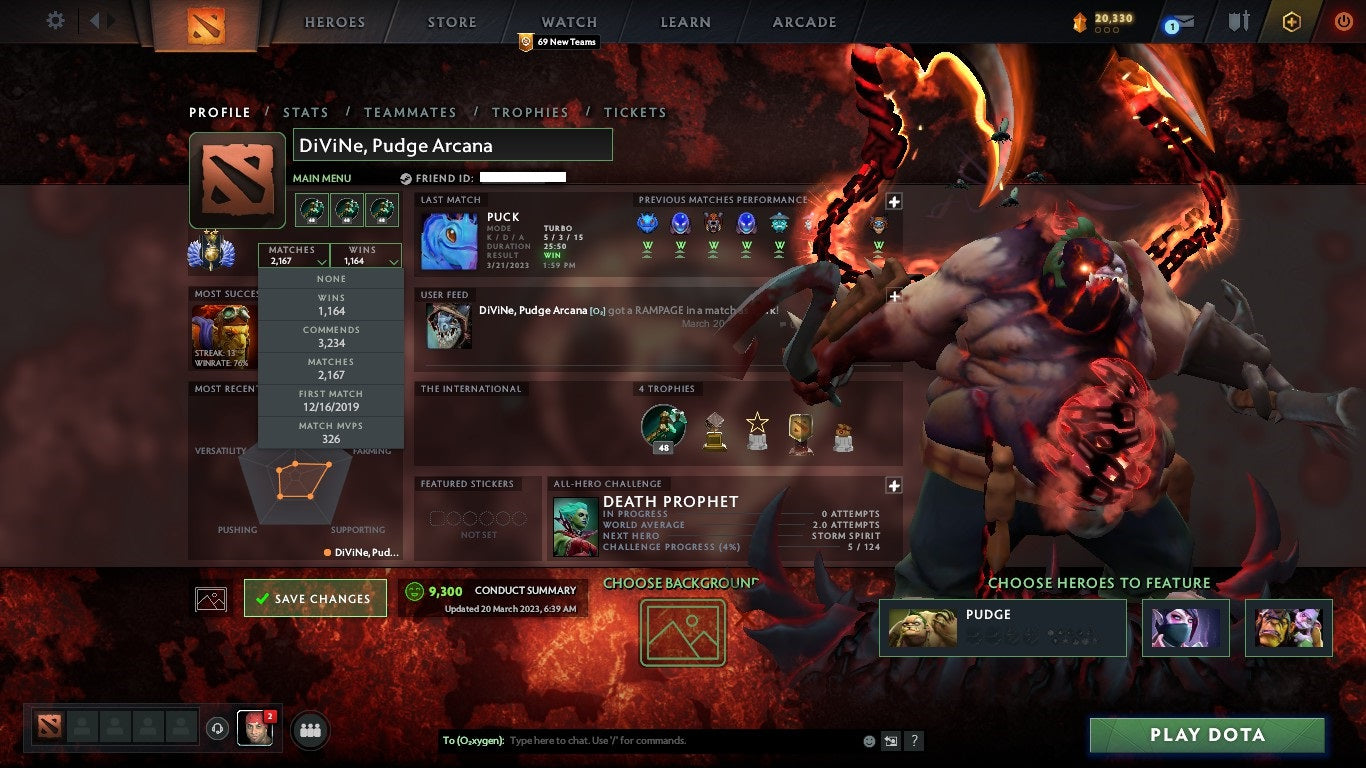
Task: Open the Wins stat dropdown
Action: [x=366, y=253]
